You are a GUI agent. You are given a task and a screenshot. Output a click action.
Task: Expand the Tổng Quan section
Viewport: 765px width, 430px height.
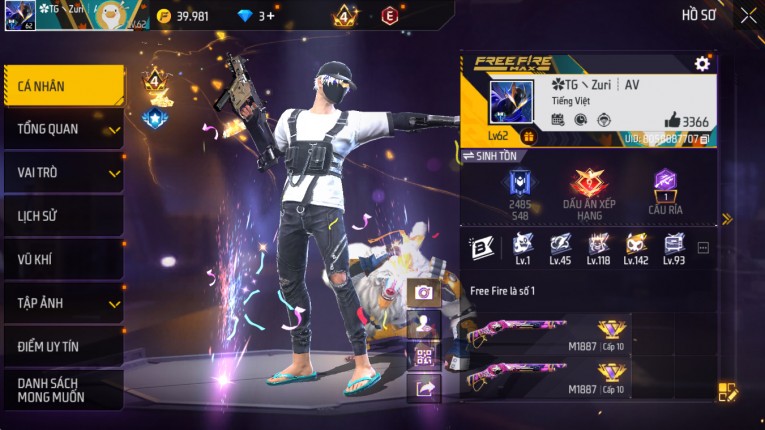point(62,129)
